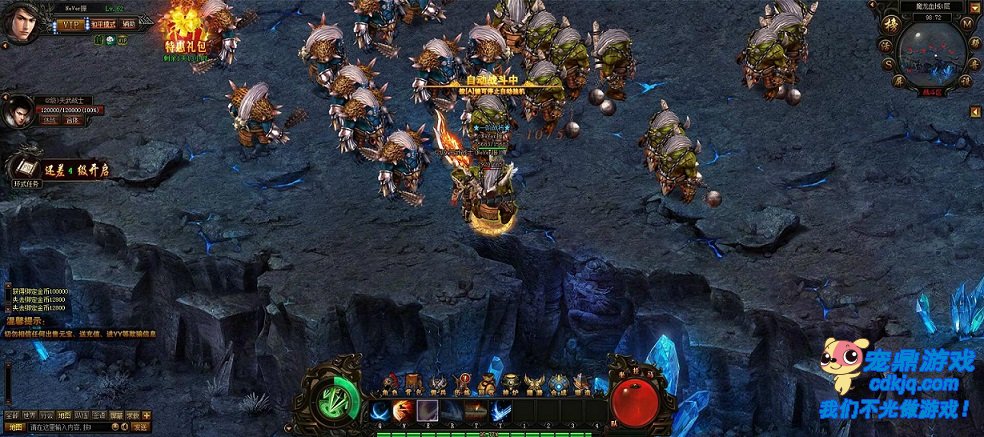The height and width of the screenshot is (437, 984).
Task: Send the chat message with 发送
Action: (x=141, y=427)
